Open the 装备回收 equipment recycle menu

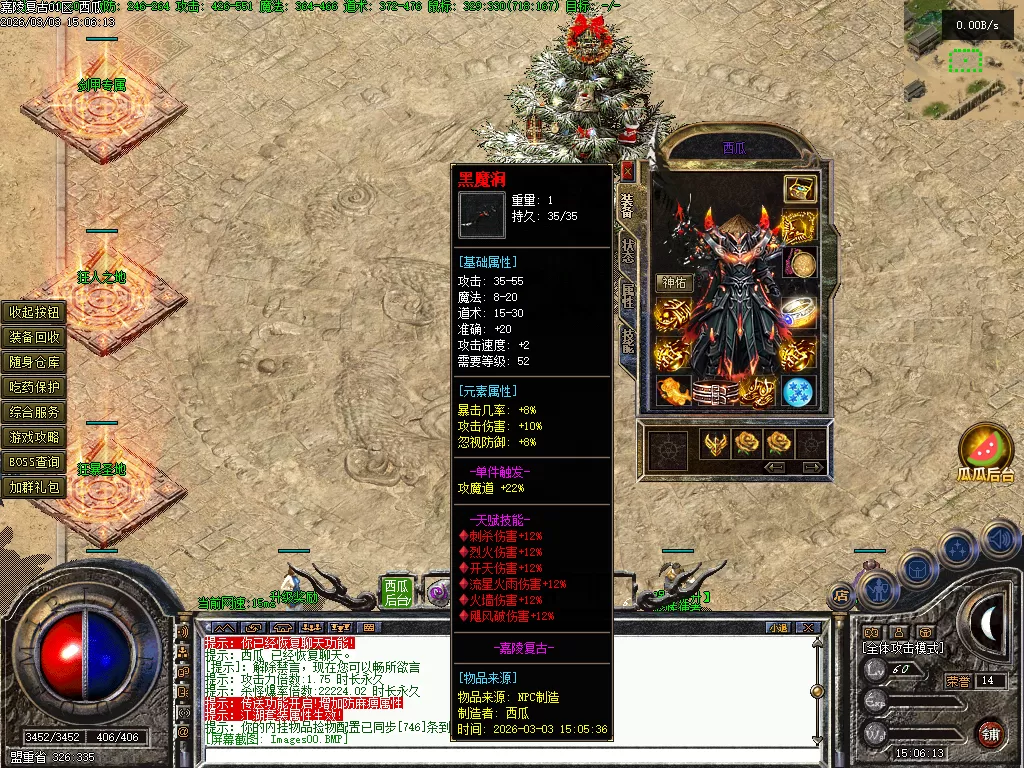point(35,337)
